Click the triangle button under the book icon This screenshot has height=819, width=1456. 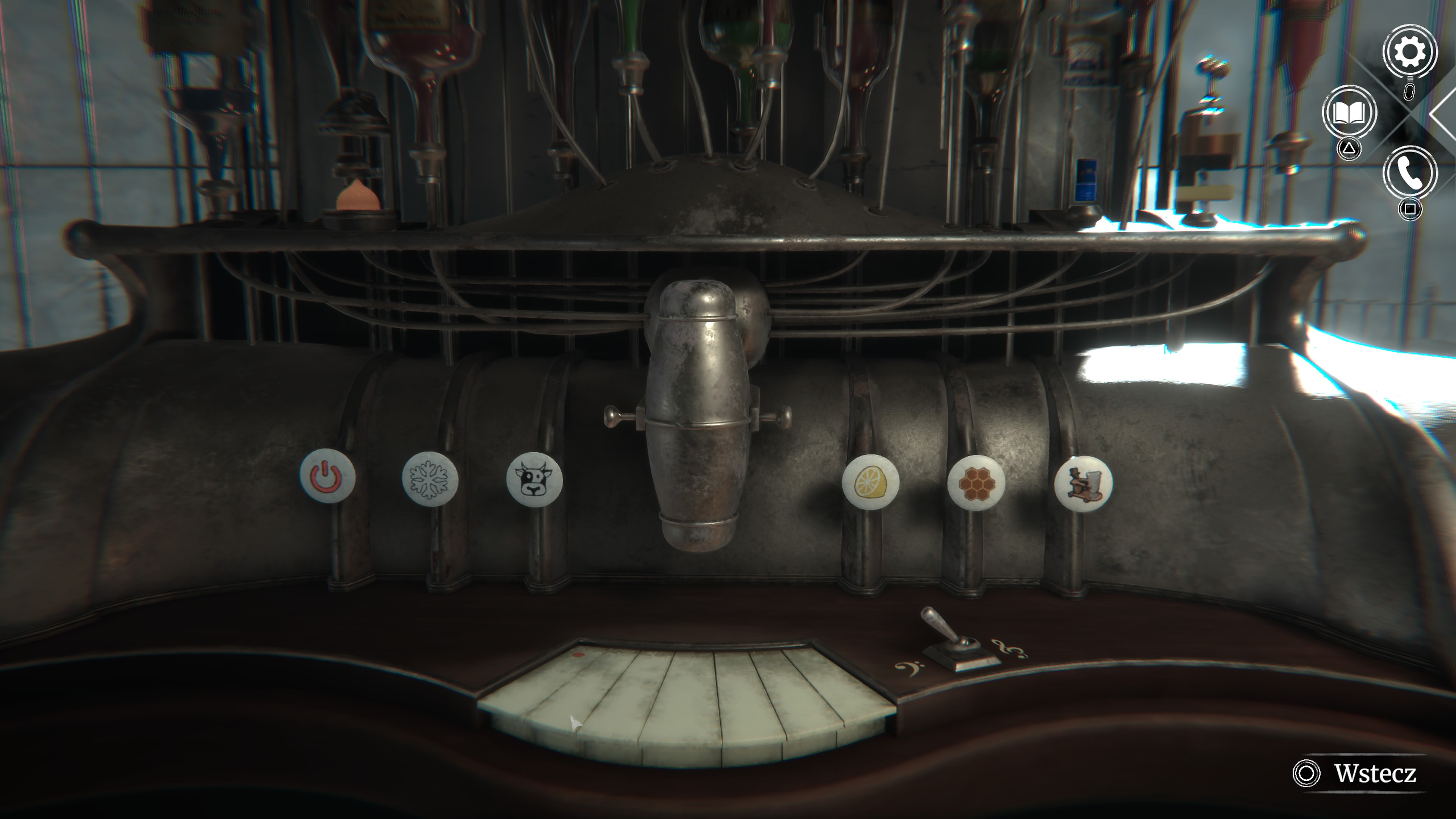tap(1349, 148)
